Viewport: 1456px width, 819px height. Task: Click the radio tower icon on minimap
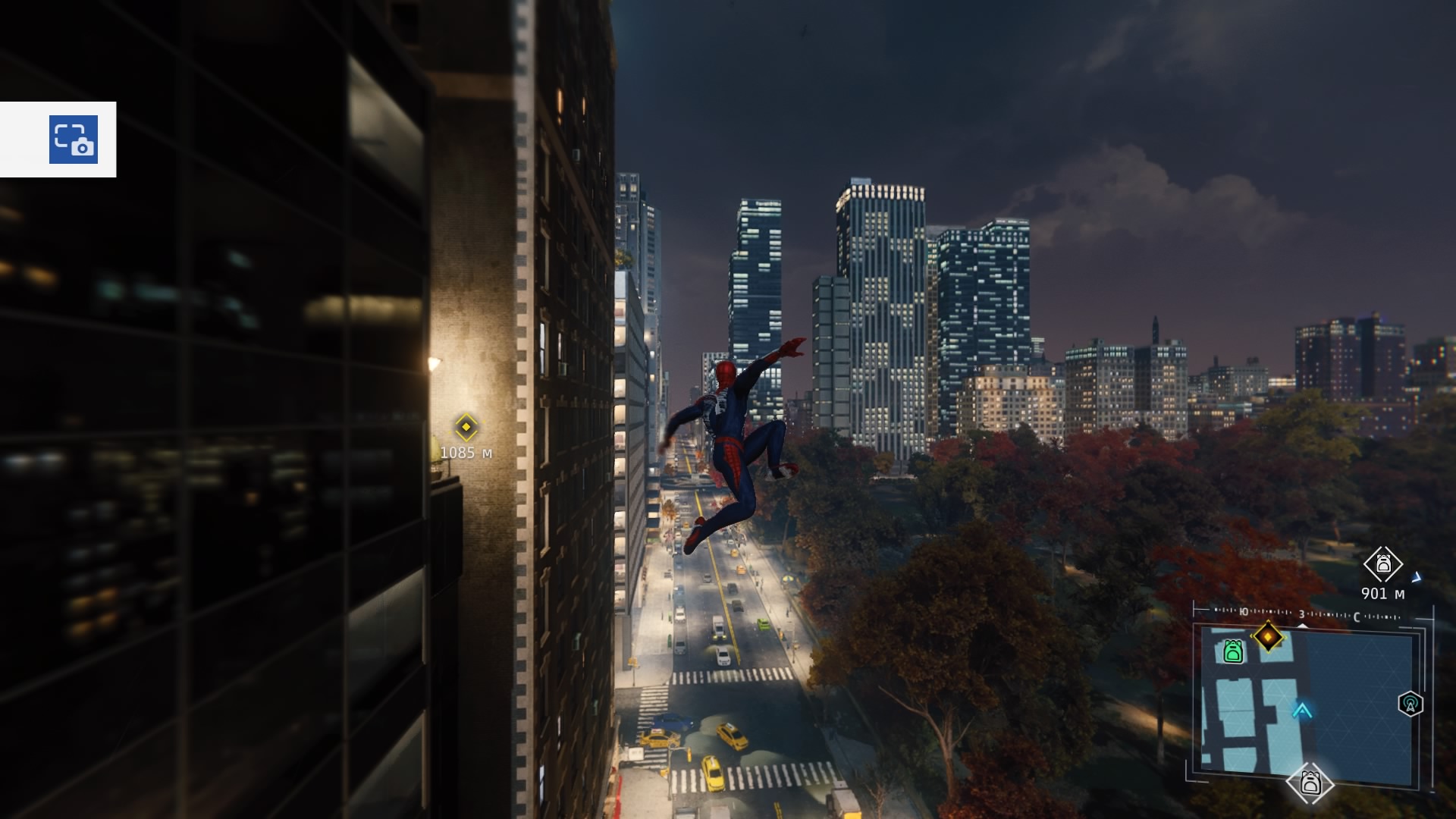click(1410, 704)
